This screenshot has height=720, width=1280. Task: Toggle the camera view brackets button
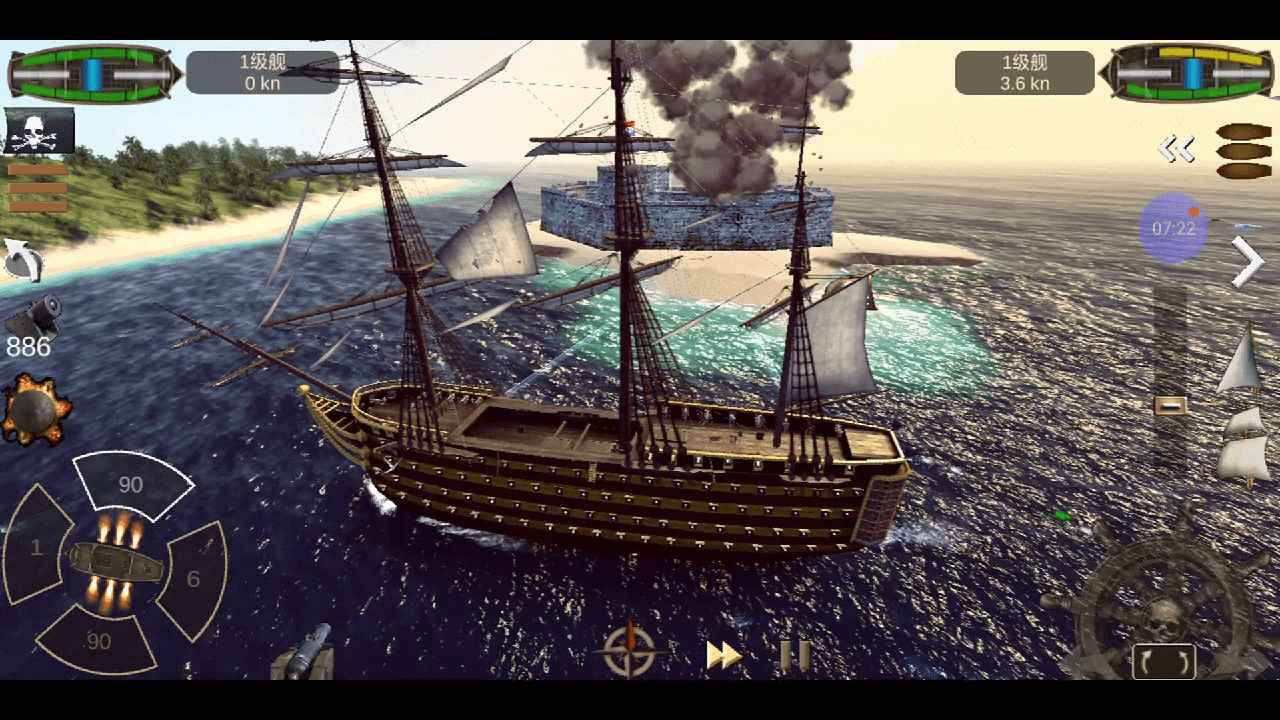(x=1167, y=660)
